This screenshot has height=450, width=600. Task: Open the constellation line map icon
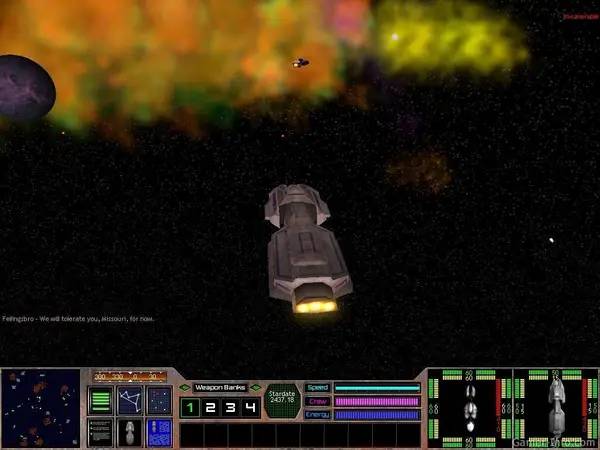click(x=130, y=401)
